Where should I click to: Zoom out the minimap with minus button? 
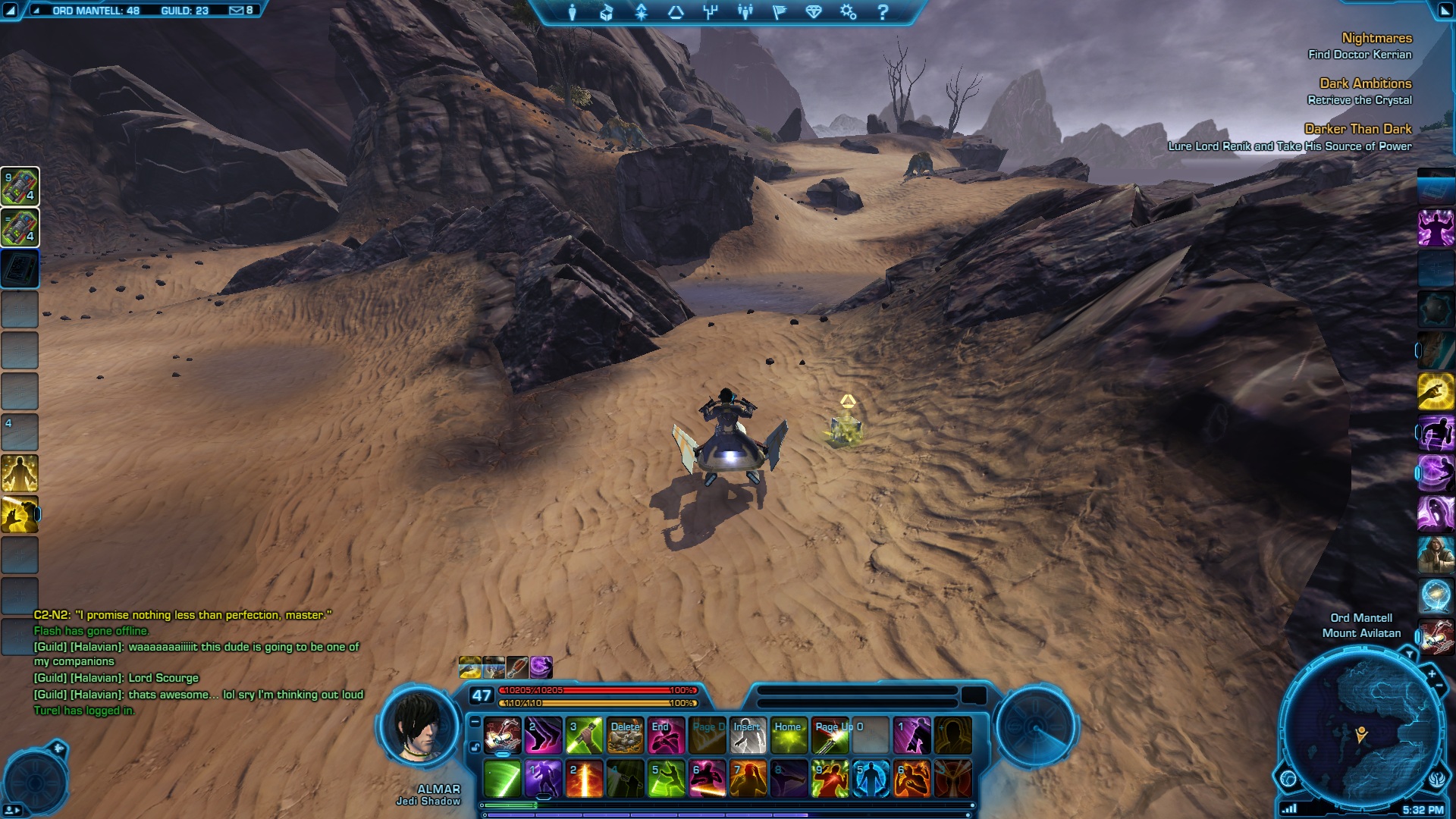(1439, 686)
